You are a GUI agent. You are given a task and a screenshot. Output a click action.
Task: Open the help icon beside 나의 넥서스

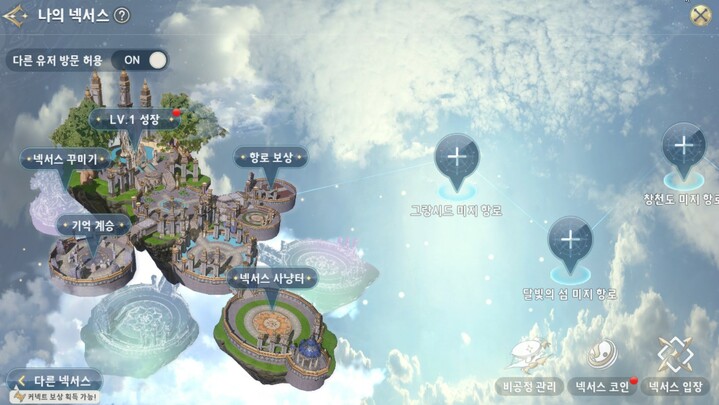[x=122, y=16]
